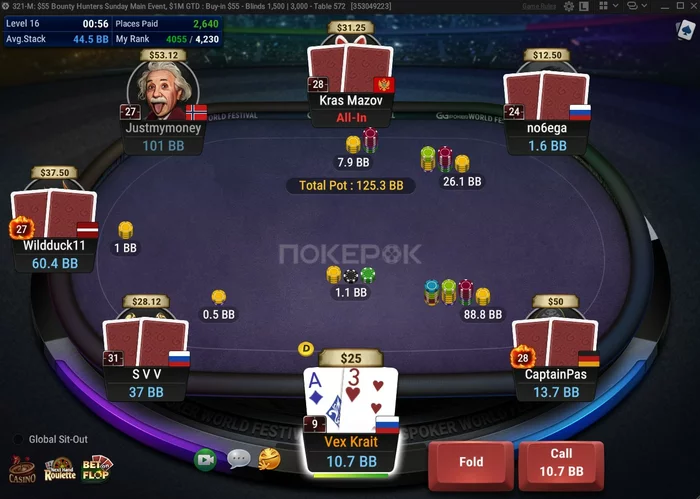Open the emoji reactions smiley

(x=269, y=459)
